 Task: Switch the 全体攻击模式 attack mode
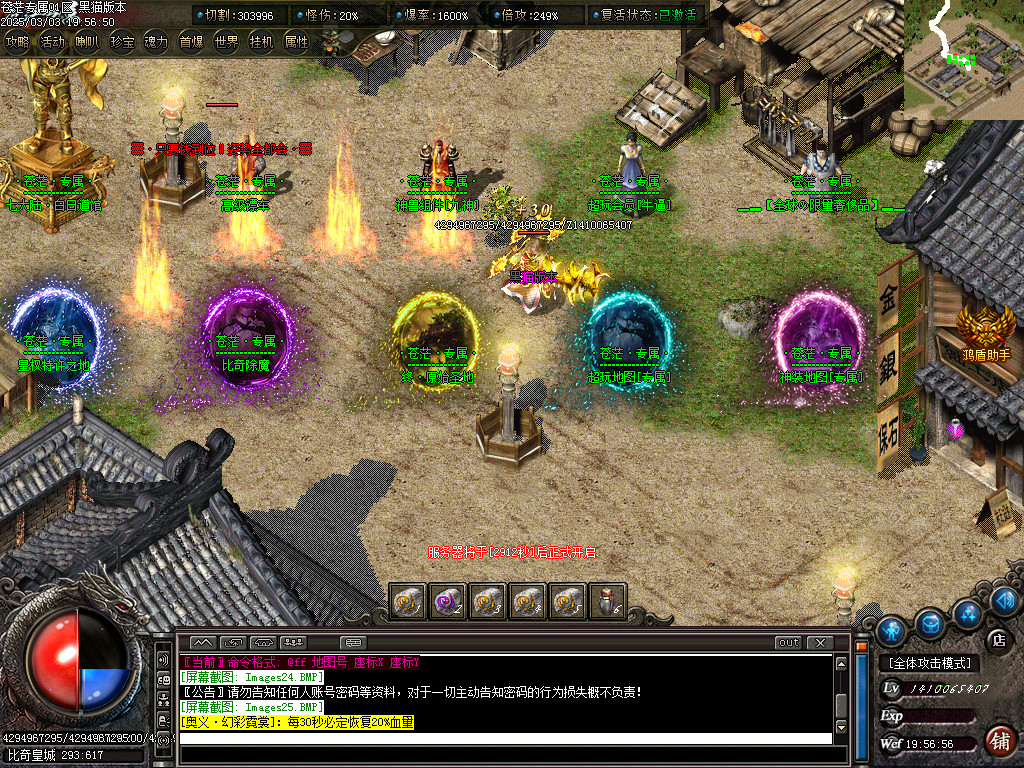930,663
